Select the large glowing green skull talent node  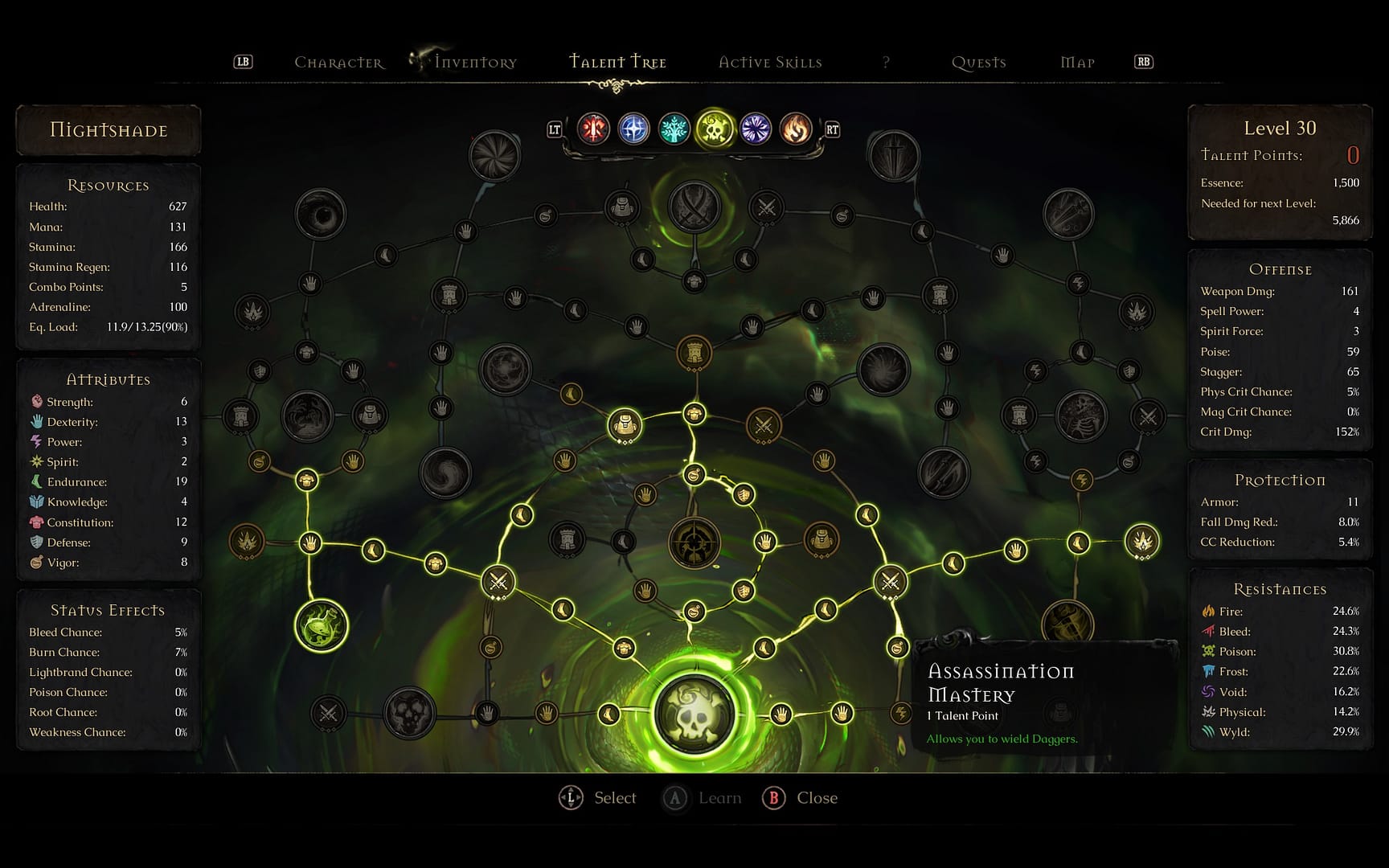[x=694, y=714]
